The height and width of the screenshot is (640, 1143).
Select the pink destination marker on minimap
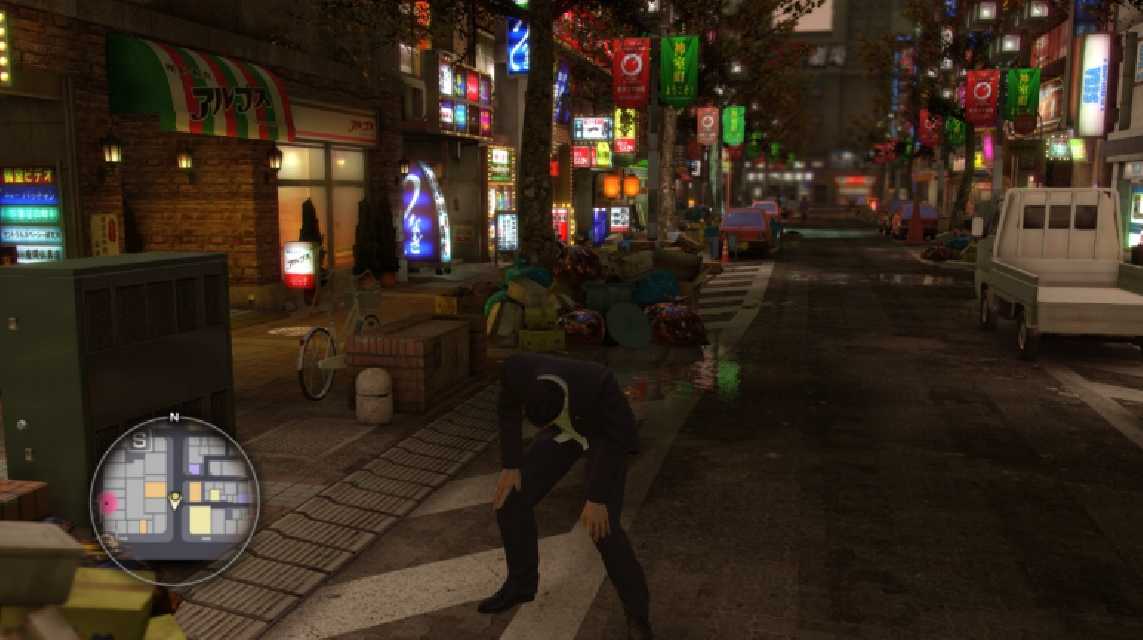point(107,503)
